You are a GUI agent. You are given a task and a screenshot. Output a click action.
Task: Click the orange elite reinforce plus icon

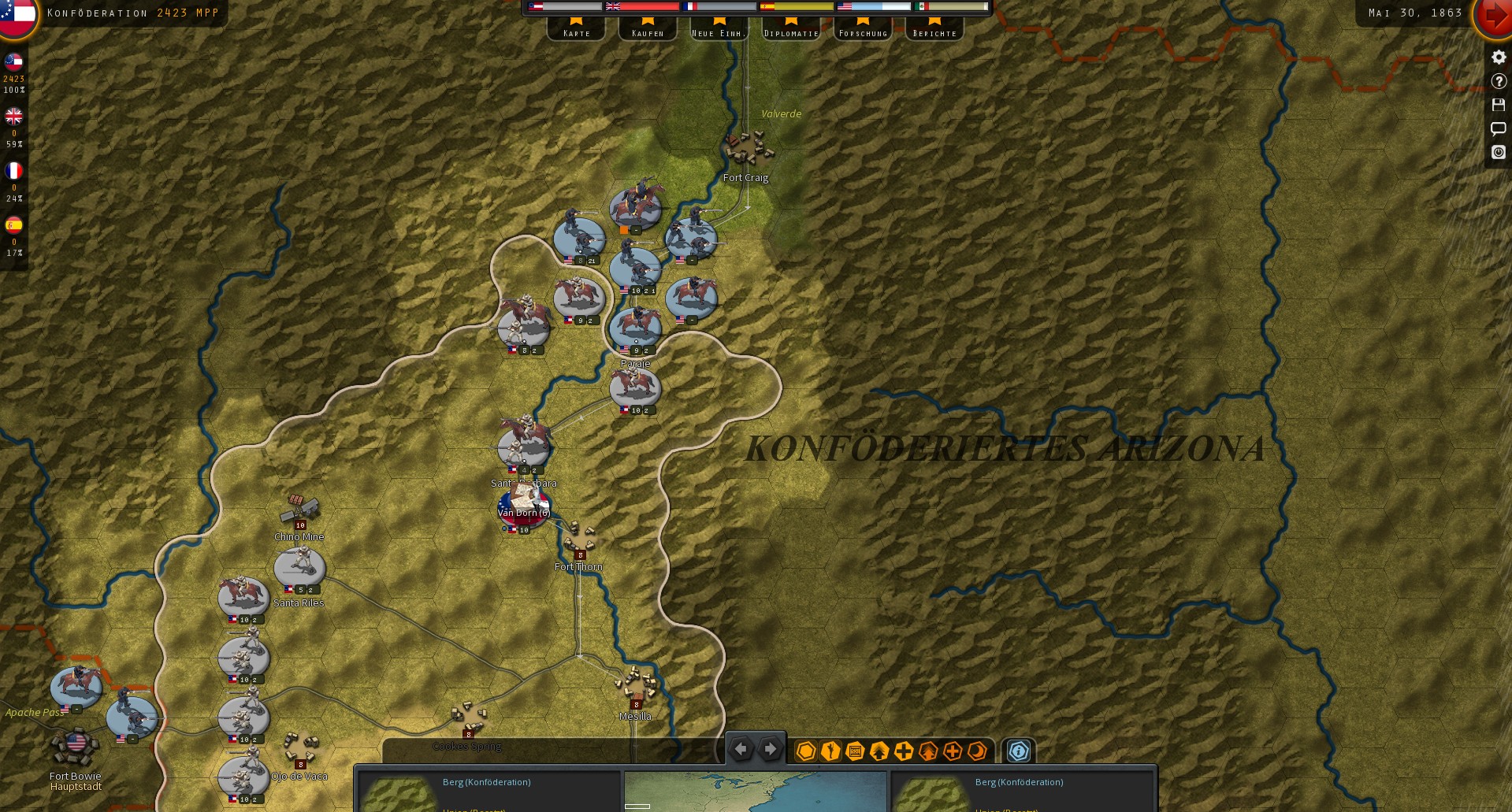click(954, 751)
